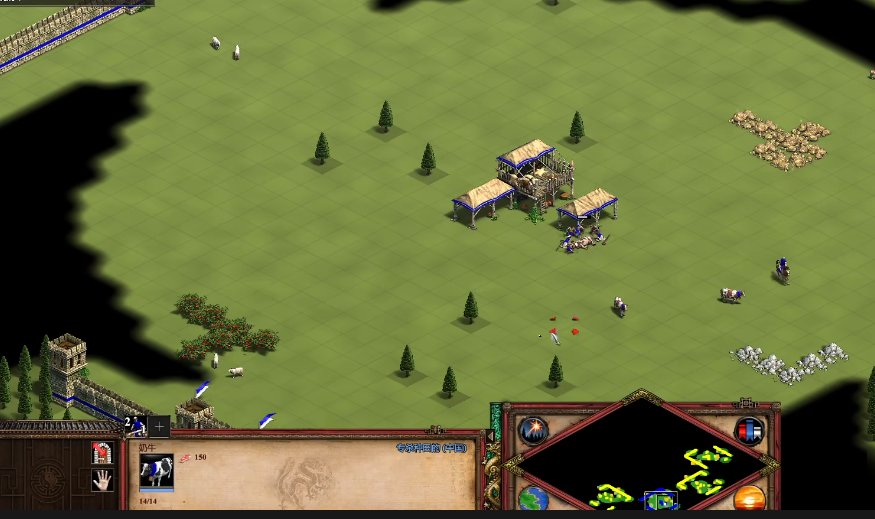
Task: Toggle the red and blue banners minimap button
Action: [749, 431]
